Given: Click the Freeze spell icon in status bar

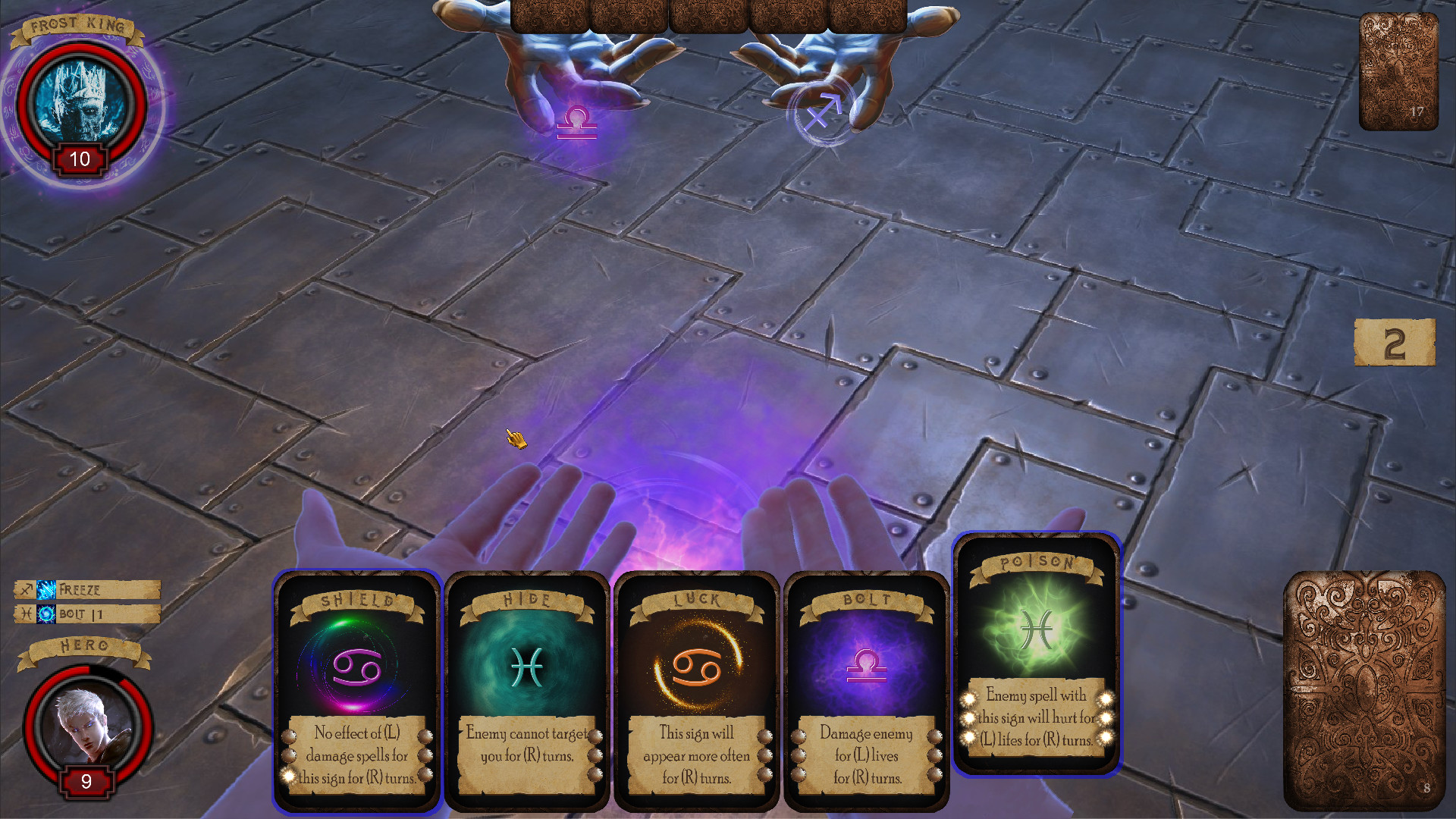Looking at the screenshot, I should [45, 589].
